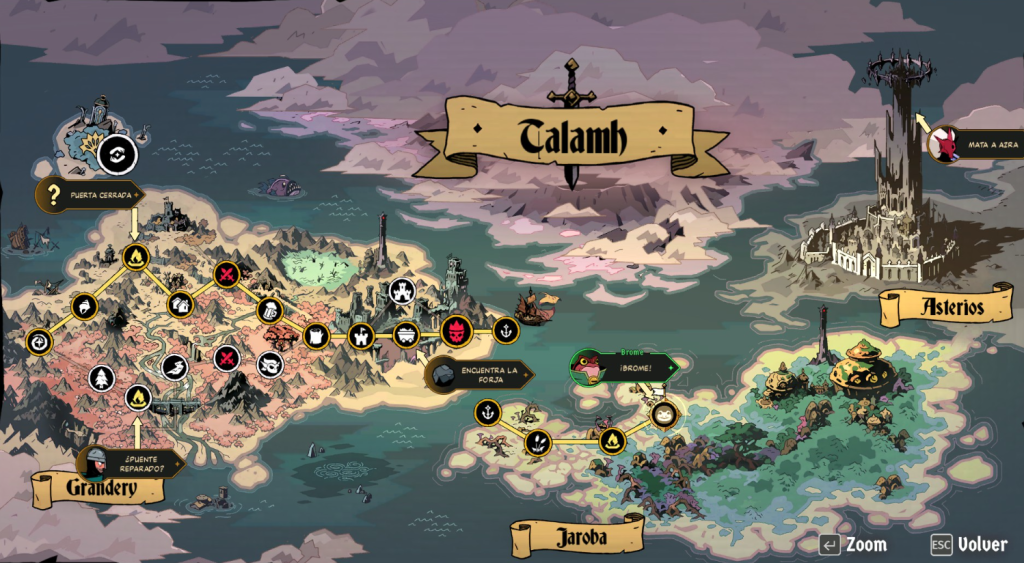Open the Puerta Cerrada quest marker
Image resolution: width=1024 pixels, height=563 pixels.
89,194
